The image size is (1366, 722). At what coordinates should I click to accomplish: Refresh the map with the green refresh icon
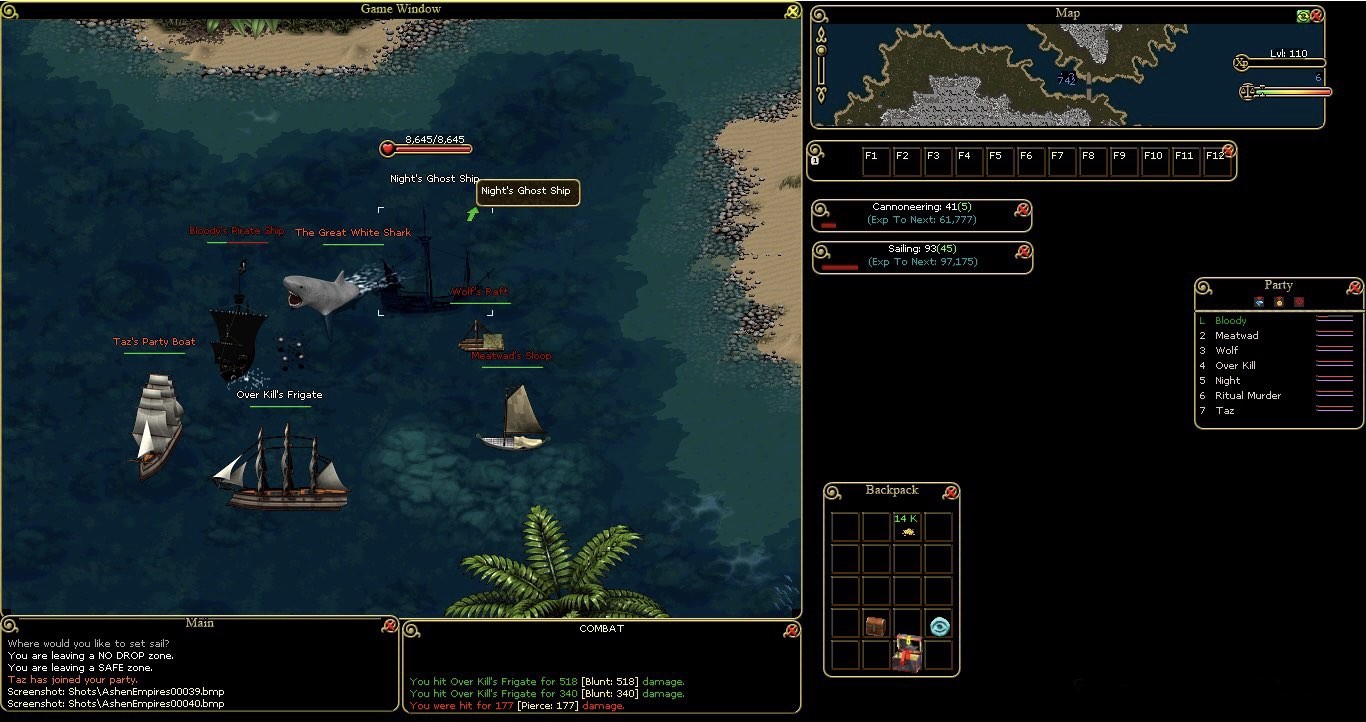(1302, 16)
